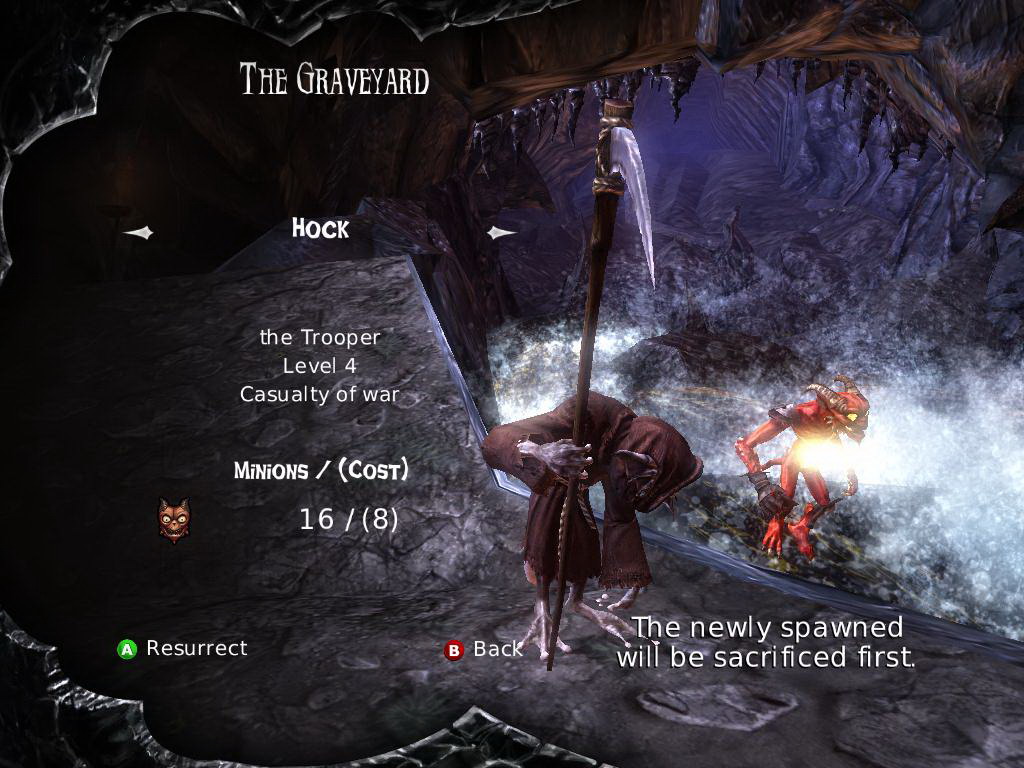The width and height of the screenshot is (1024, 768).
Task: Select the previous fallen minion arrow
Action: [x=139, y=233]
